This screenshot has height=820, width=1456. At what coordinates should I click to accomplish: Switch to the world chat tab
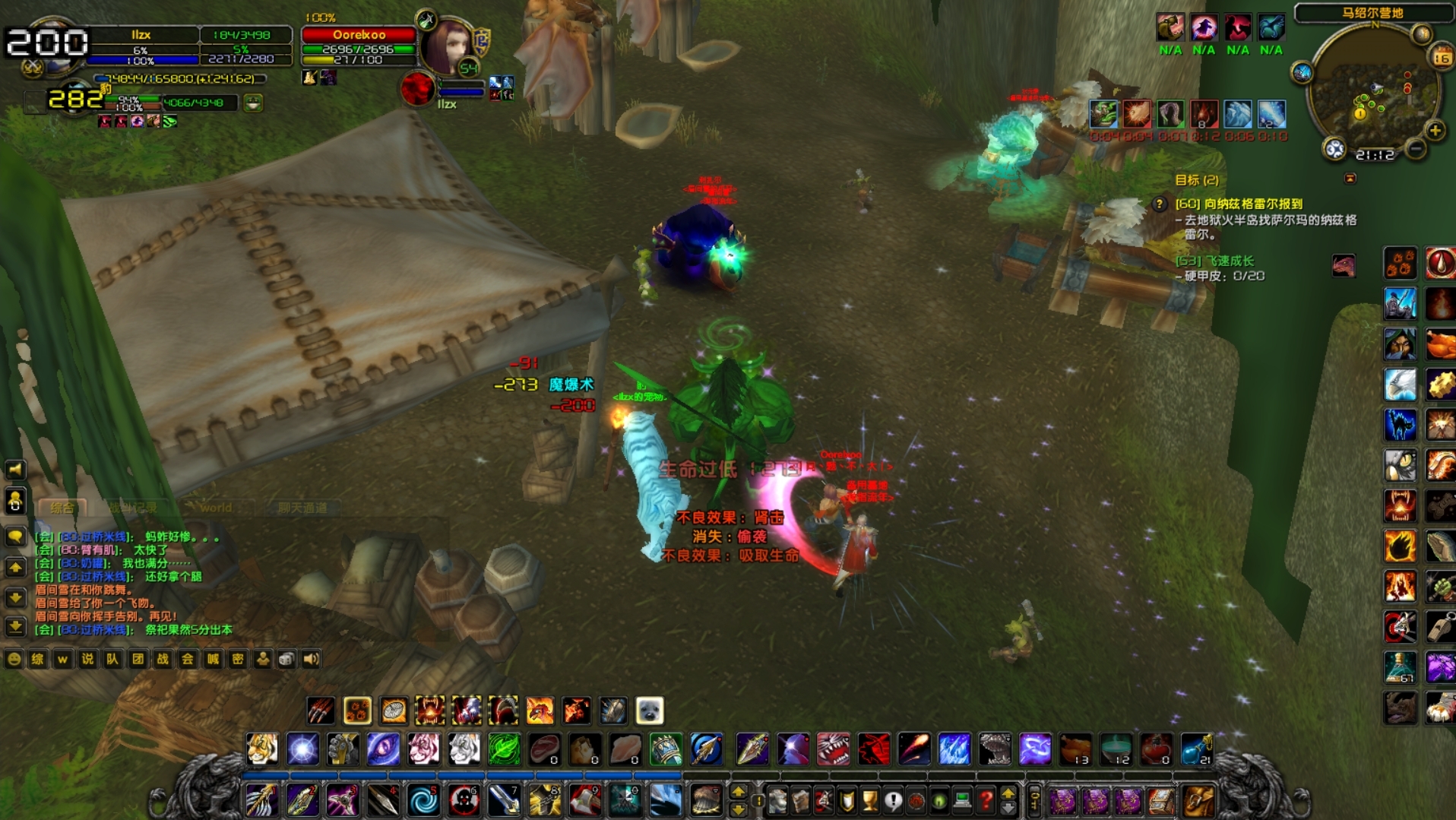pyautogui.click(x=216, y=508)
